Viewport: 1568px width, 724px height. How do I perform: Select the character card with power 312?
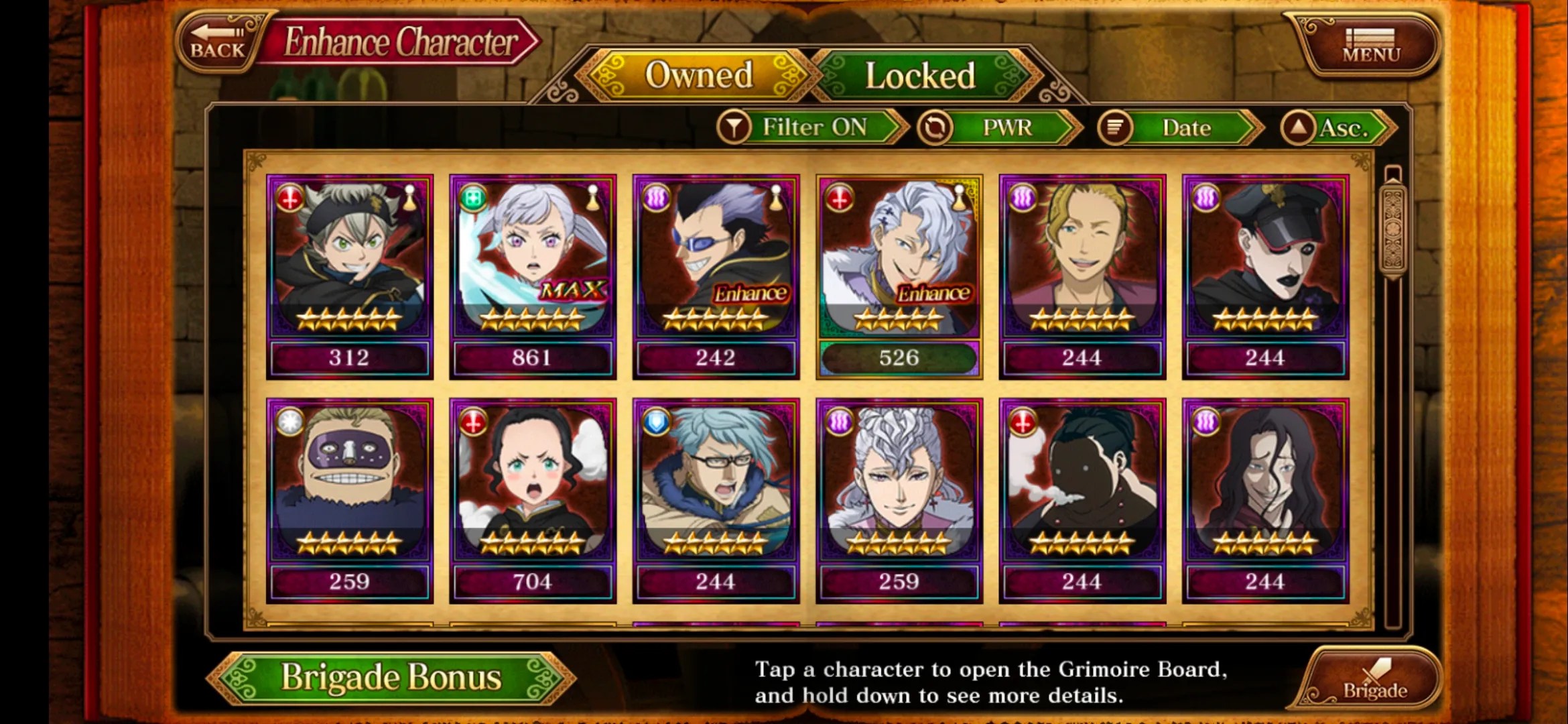[349, 276]
